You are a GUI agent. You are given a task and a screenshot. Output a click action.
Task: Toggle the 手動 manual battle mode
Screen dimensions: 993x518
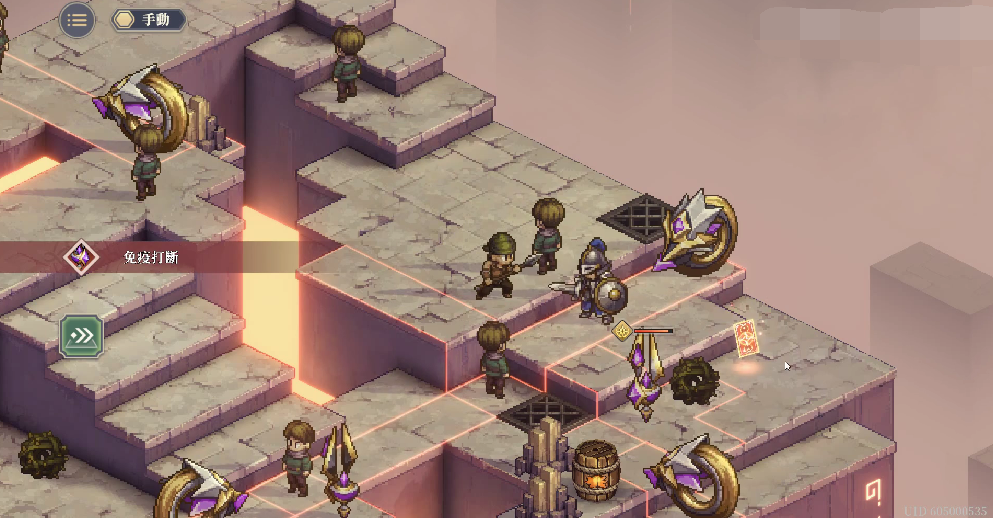tap(148, 19)
